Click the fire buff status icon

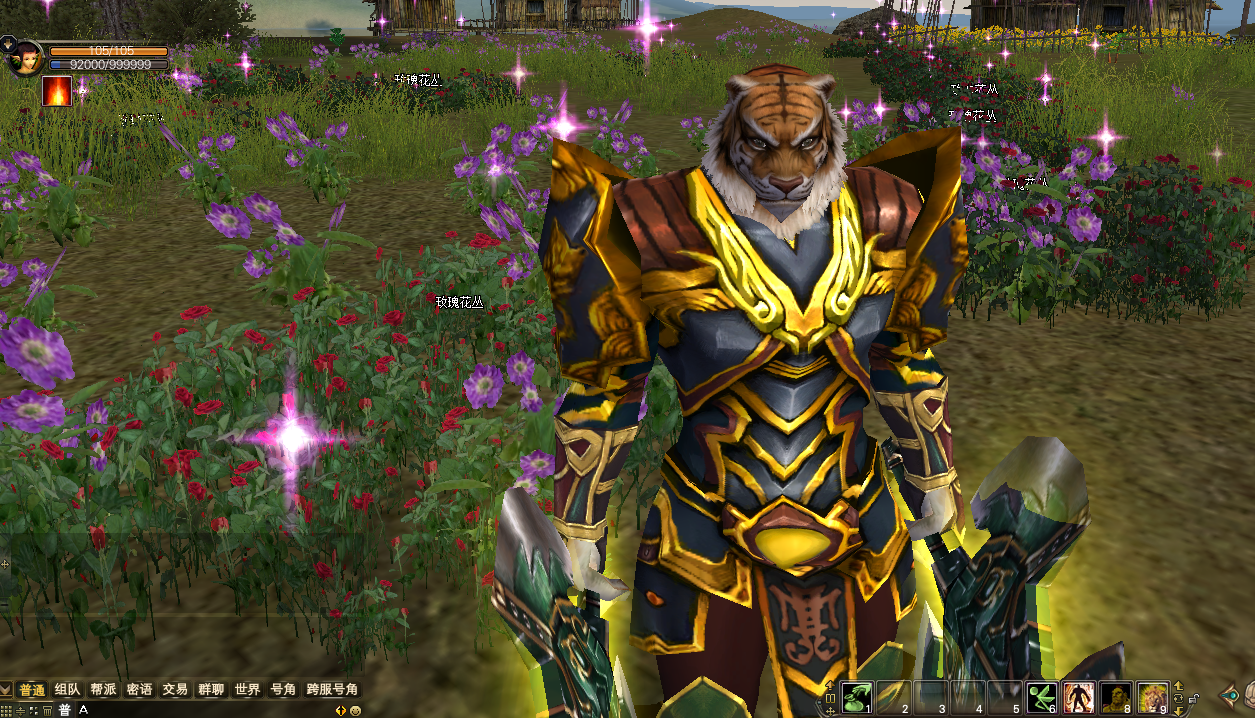click(x=57, y=92)
